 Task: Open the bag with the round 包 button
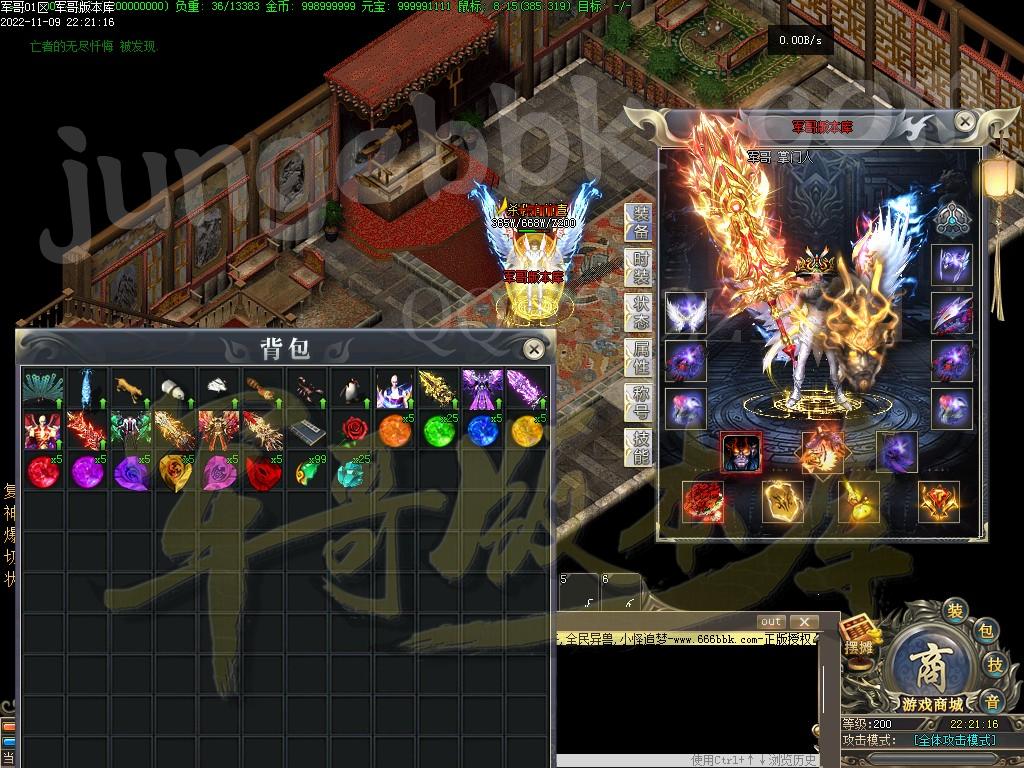tap(985, 631)
